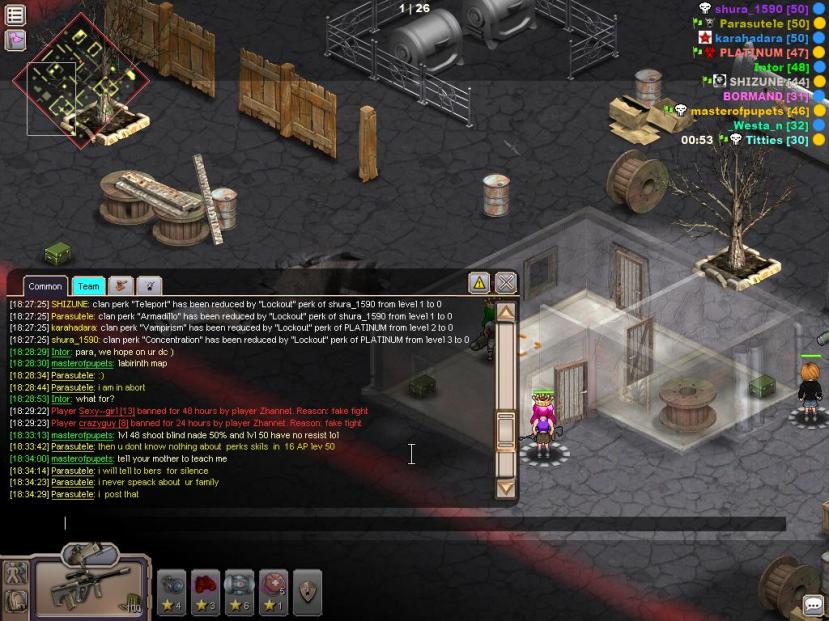Image resolution: width=829 pixels, height=621 pixels.
Task: Toggle the walking stance button
Action: click(16, 574)
